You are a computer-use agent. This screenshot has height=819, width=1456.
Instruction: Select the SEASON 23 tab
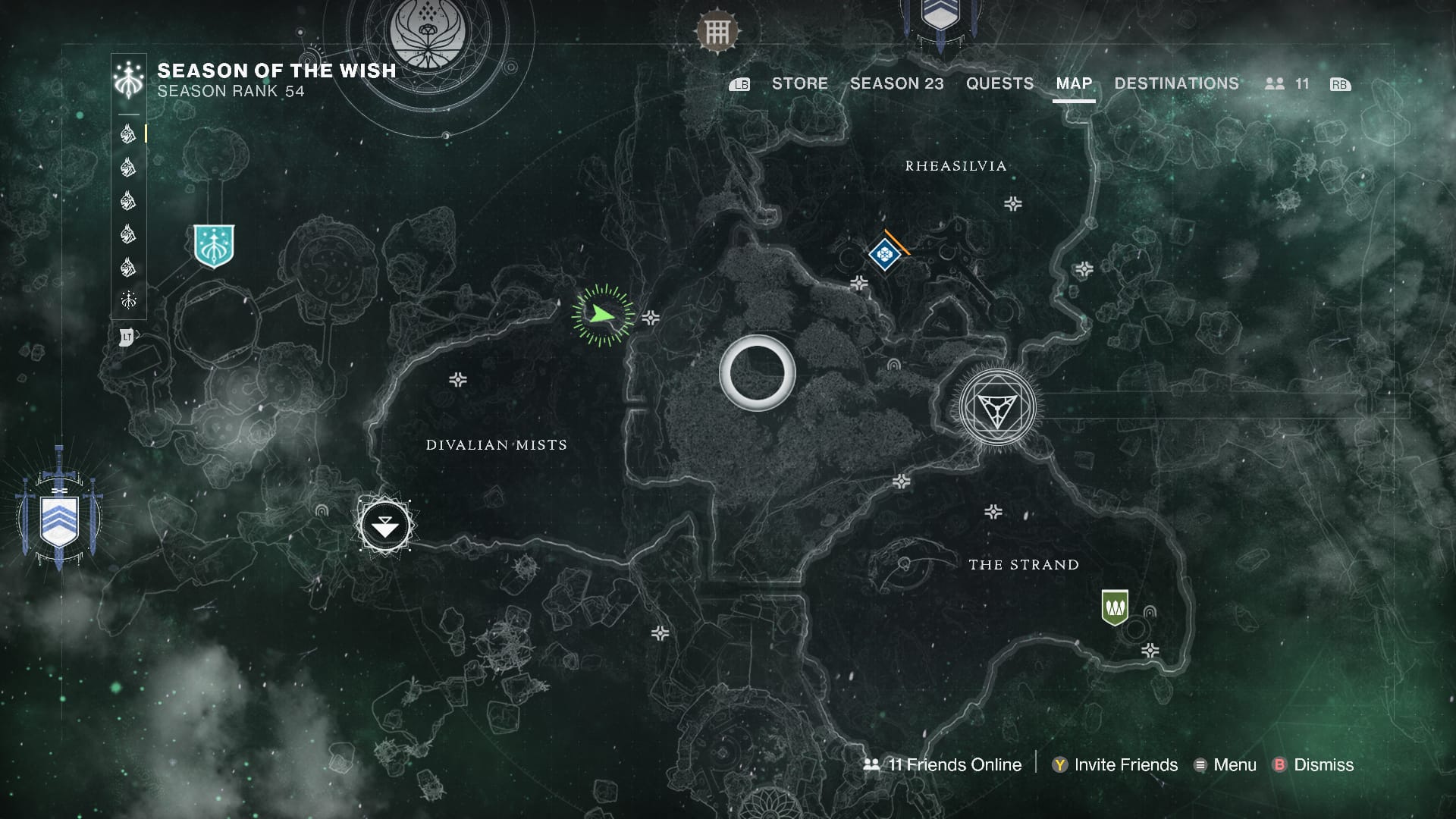pos(897,83)
